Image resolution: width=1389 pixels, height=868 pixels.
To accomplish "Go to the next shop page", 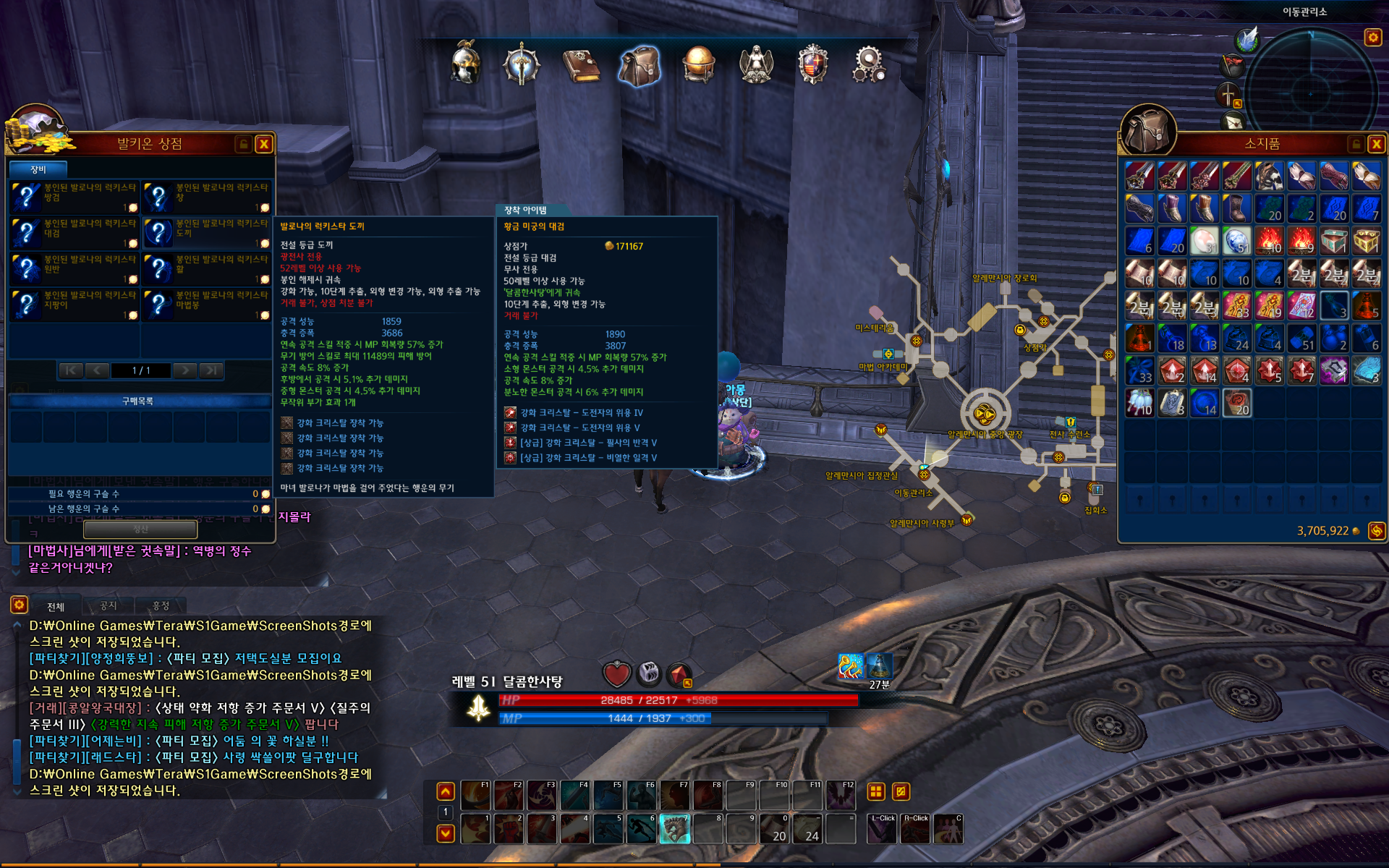I will coord(185,370).
